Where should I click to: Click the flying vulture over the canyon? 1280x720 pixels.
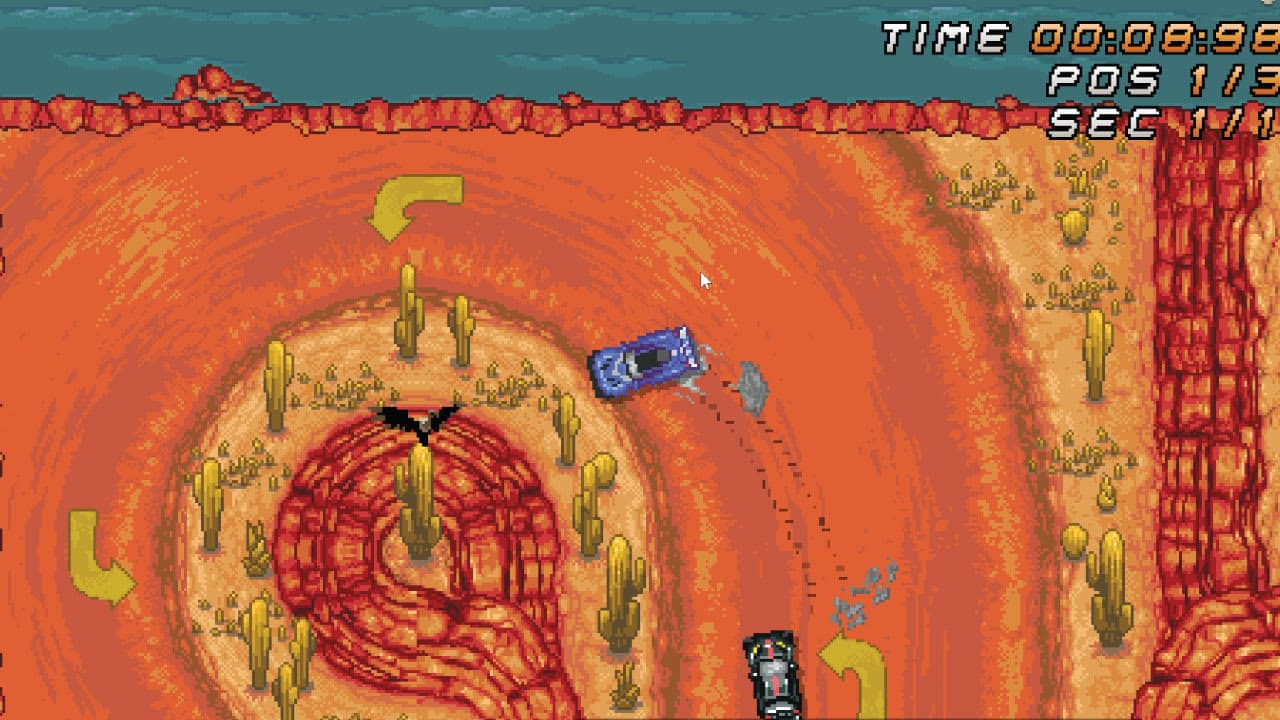point(425,420)
